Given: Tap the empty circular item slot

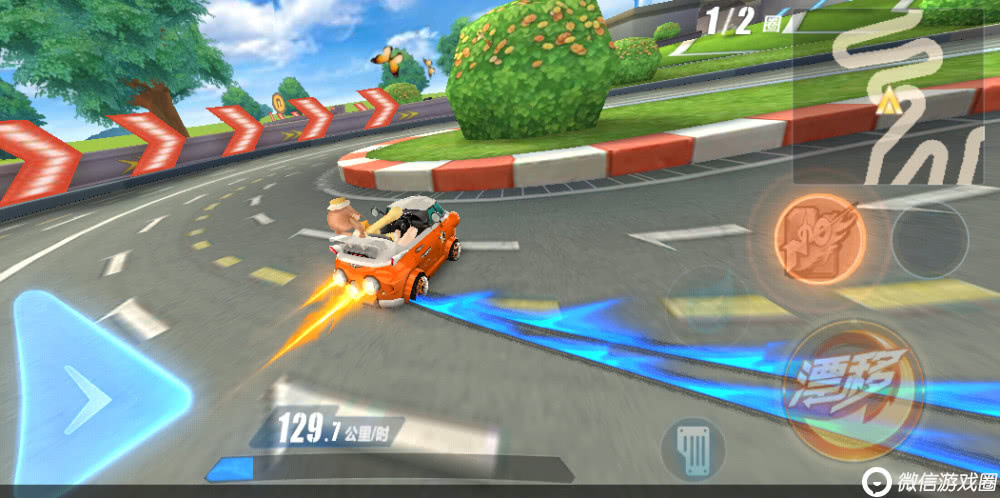Looking at the screenshot, I should pos(929,240).
